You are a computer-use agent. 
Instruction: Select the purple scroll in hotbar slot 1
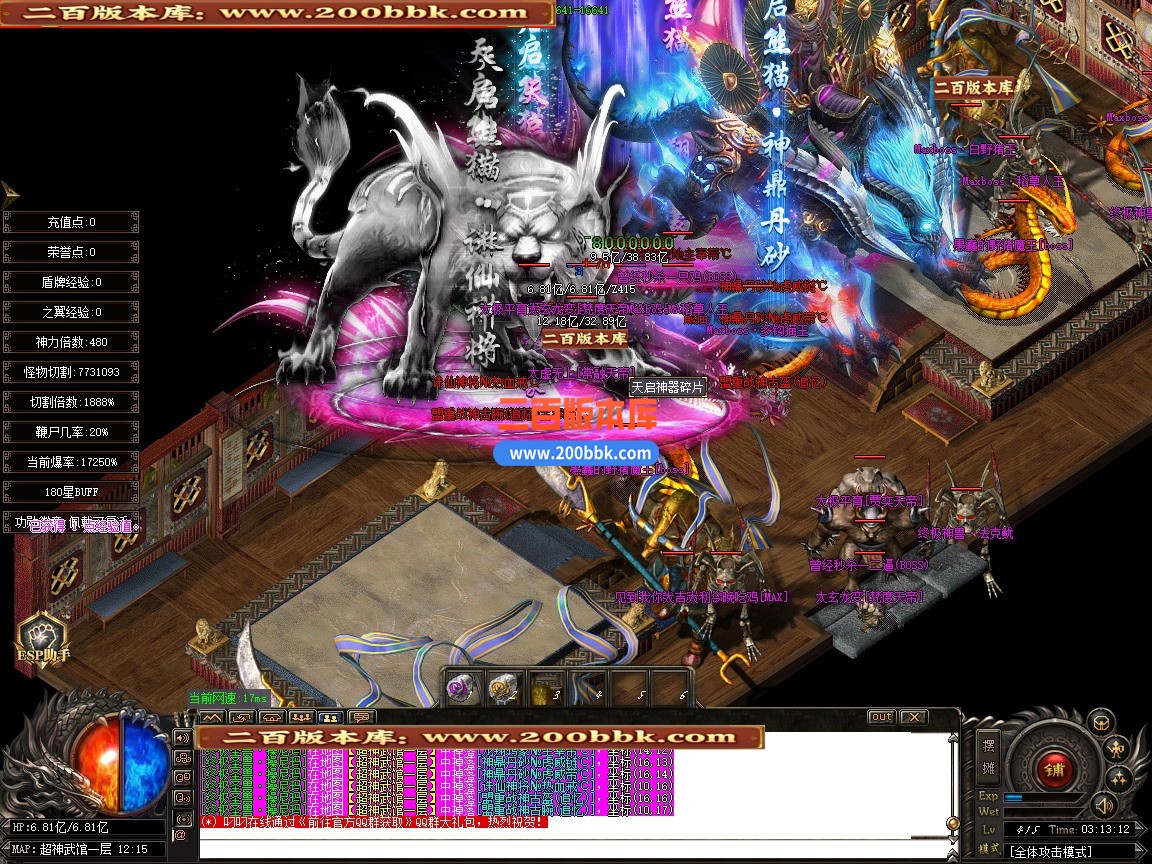(x=463, y=688)
